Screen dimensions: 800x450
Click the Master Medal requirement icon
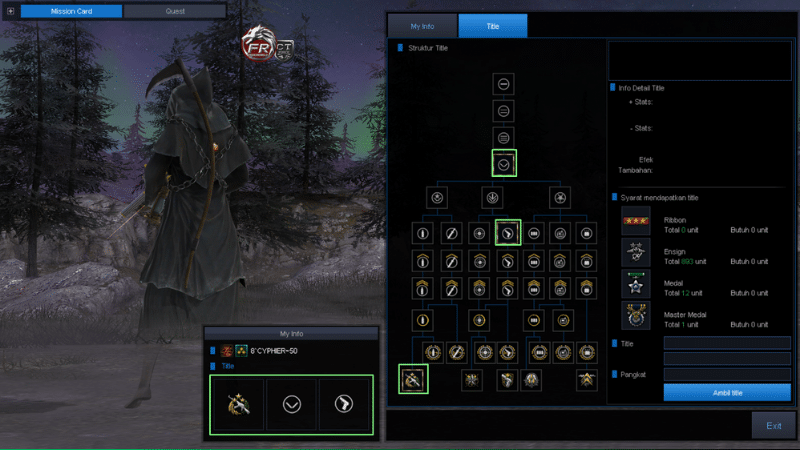point(635,317)
